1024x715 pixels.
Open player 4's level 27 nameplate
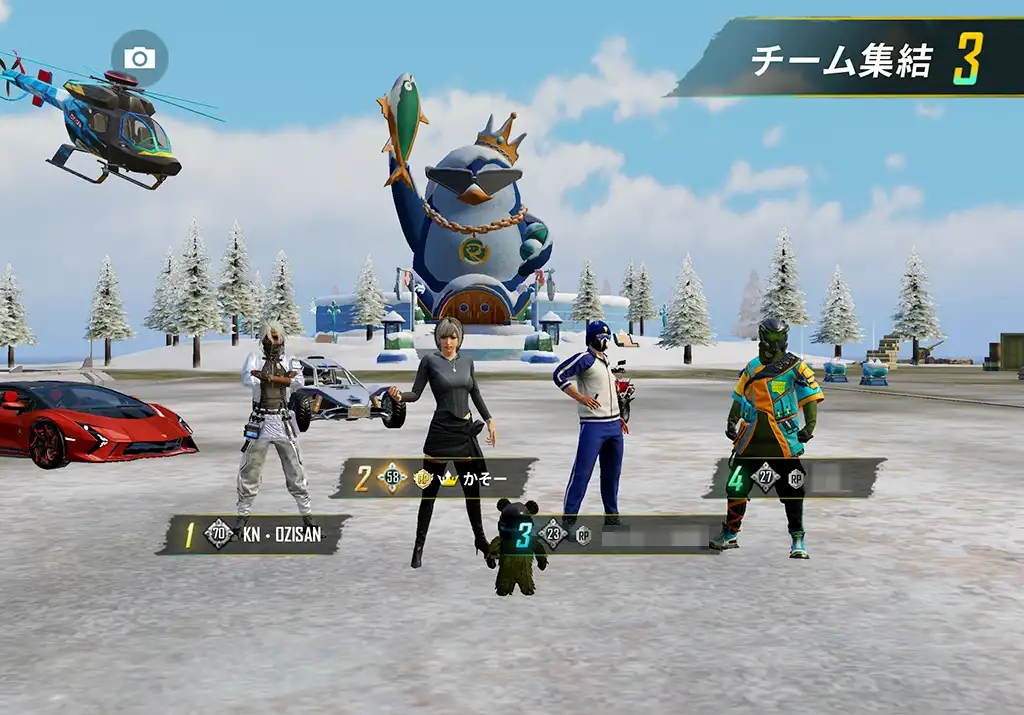point(796,478)
